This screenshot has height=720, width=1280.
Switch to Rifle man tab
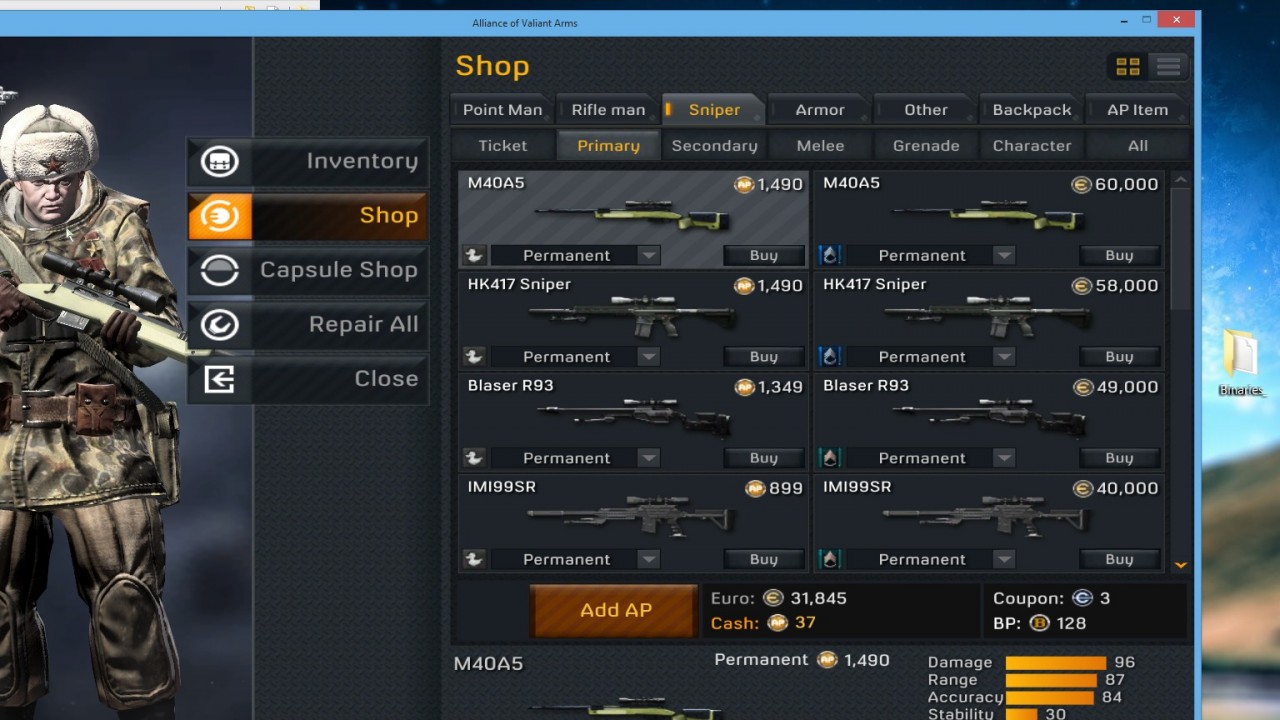(608, 110)
